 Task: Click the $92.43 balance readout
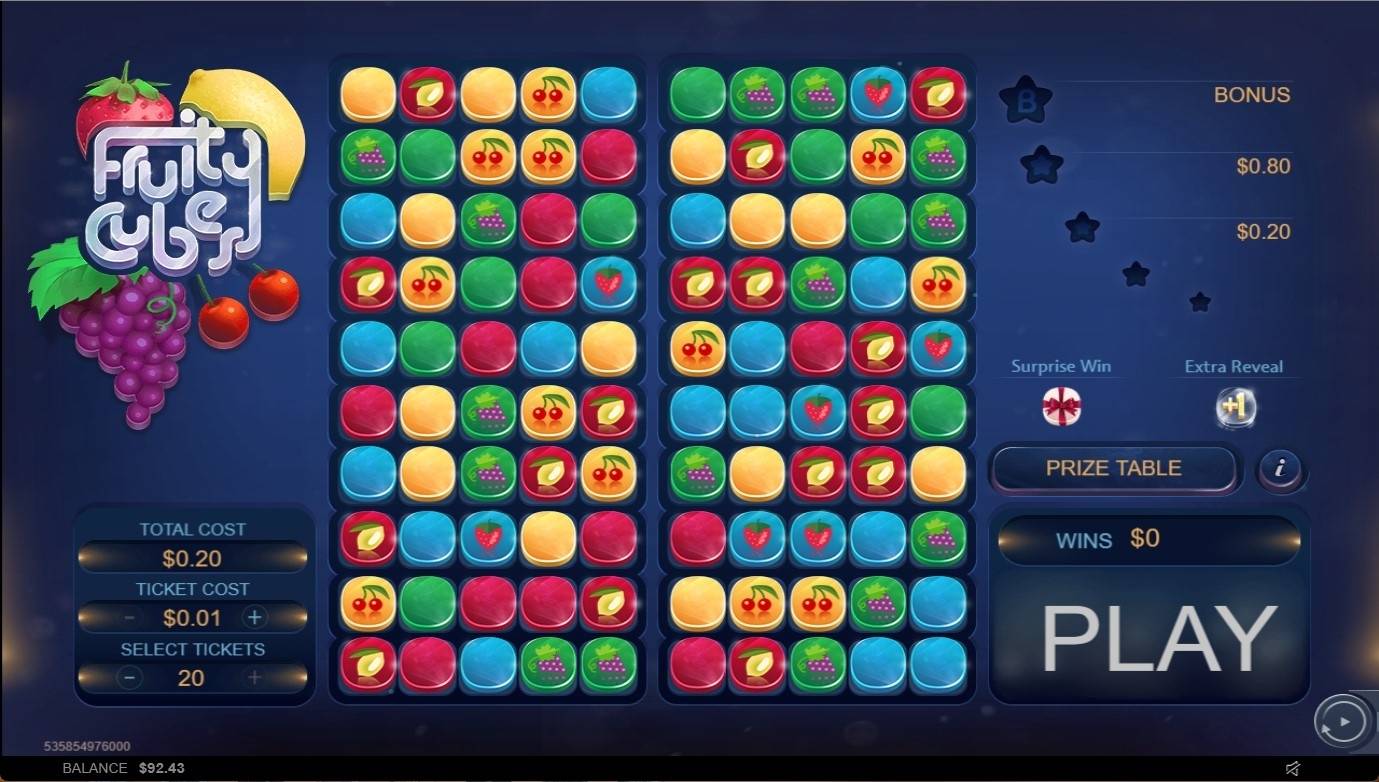click(x=160, y=768)
